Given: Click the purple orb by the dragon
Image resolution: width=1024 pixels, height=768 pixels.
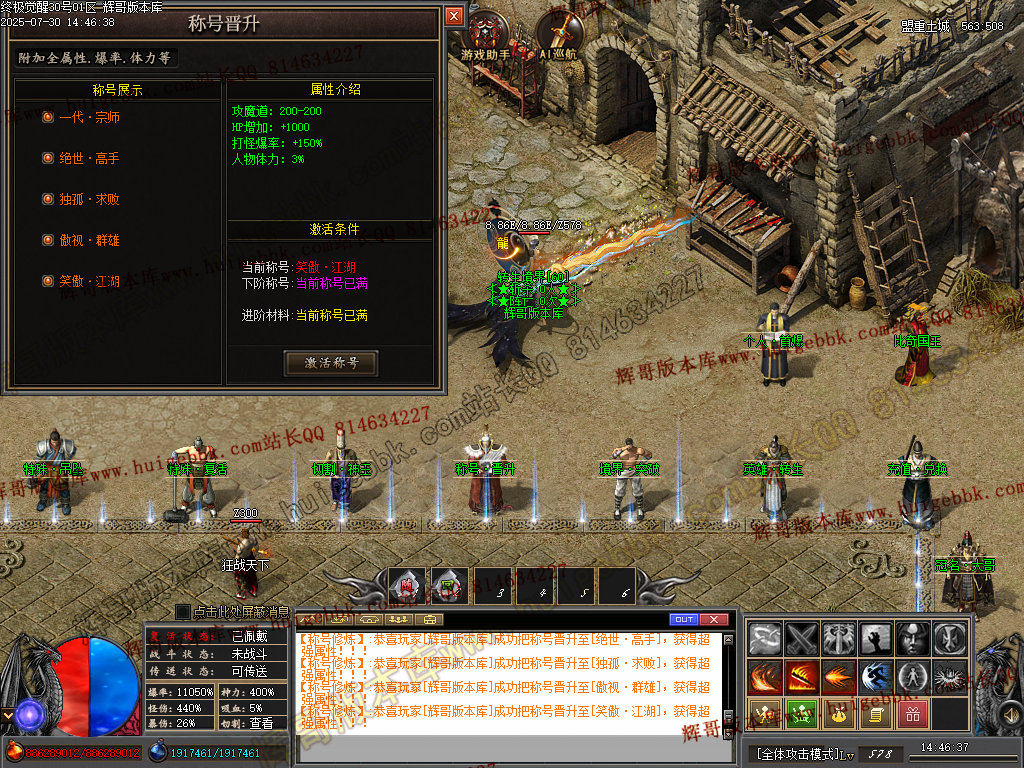Looking at the screenshot, I should [x=29, y=713].
